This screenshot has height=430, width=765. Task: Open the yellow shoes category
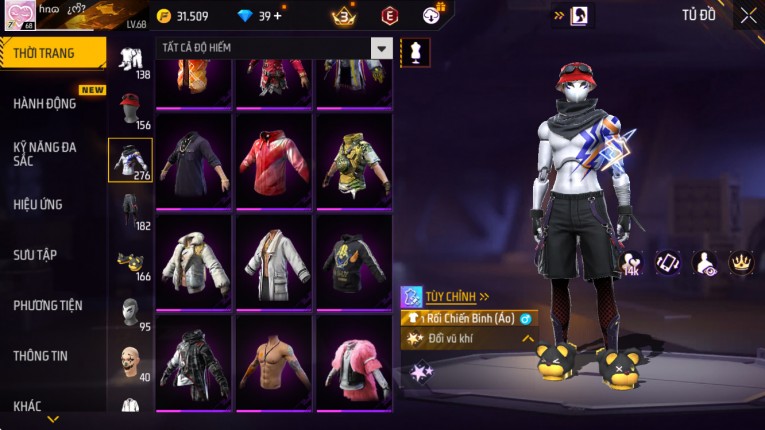click(130, 262)
